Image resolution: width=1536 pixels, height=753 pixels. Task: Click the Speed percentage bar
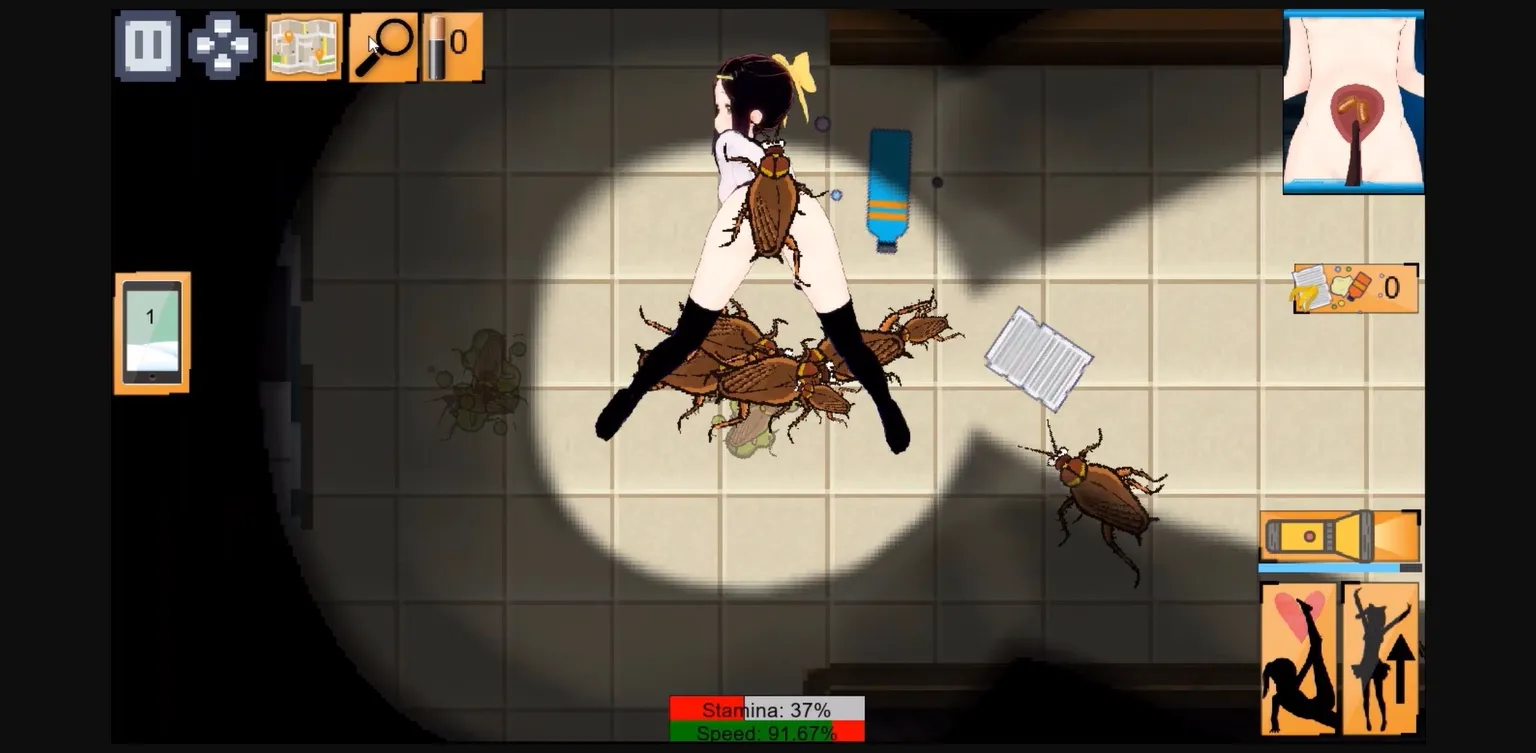768,733
